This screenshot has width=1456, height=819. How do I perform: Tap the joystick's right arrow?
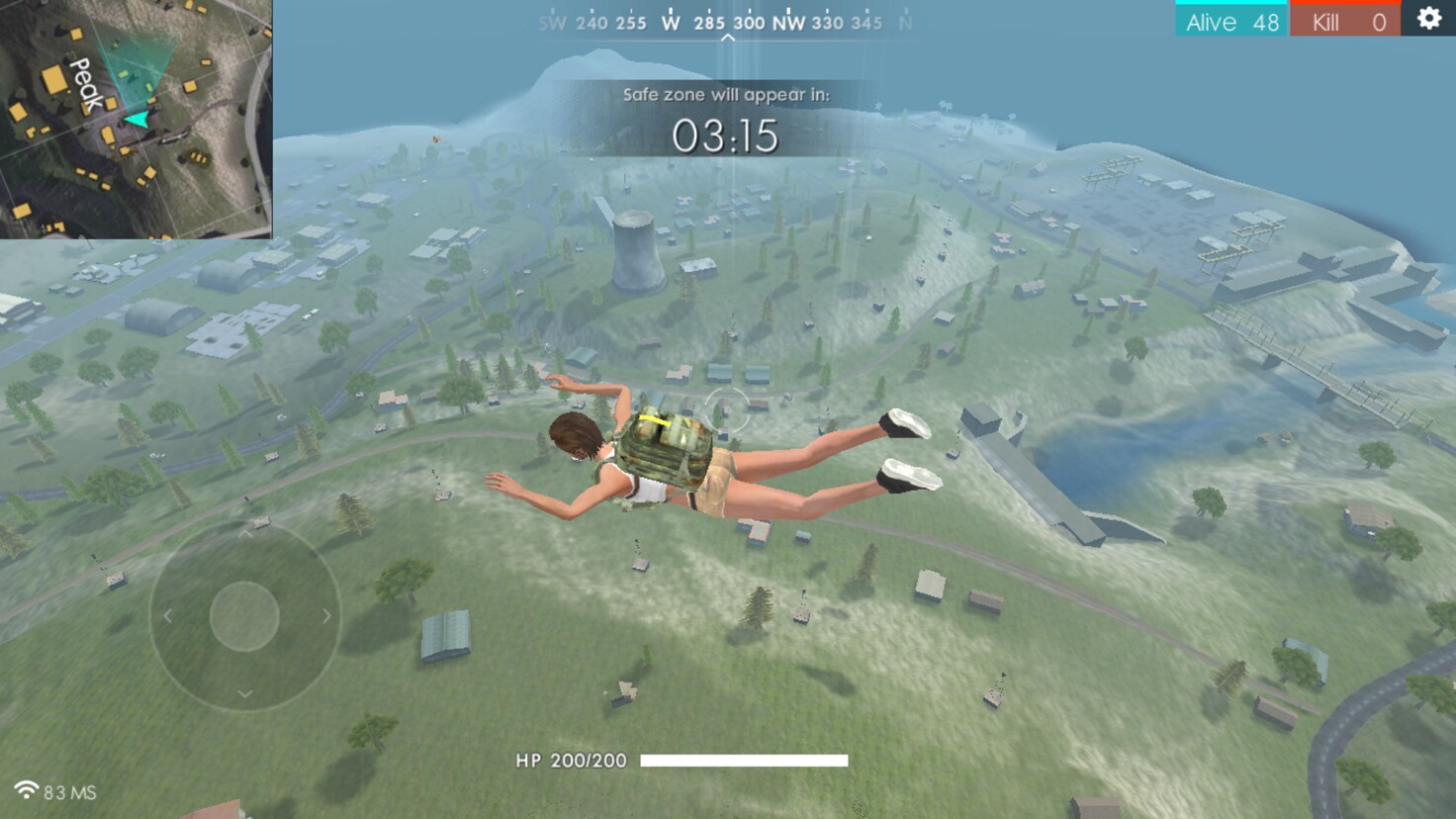(x=326, y=616)
